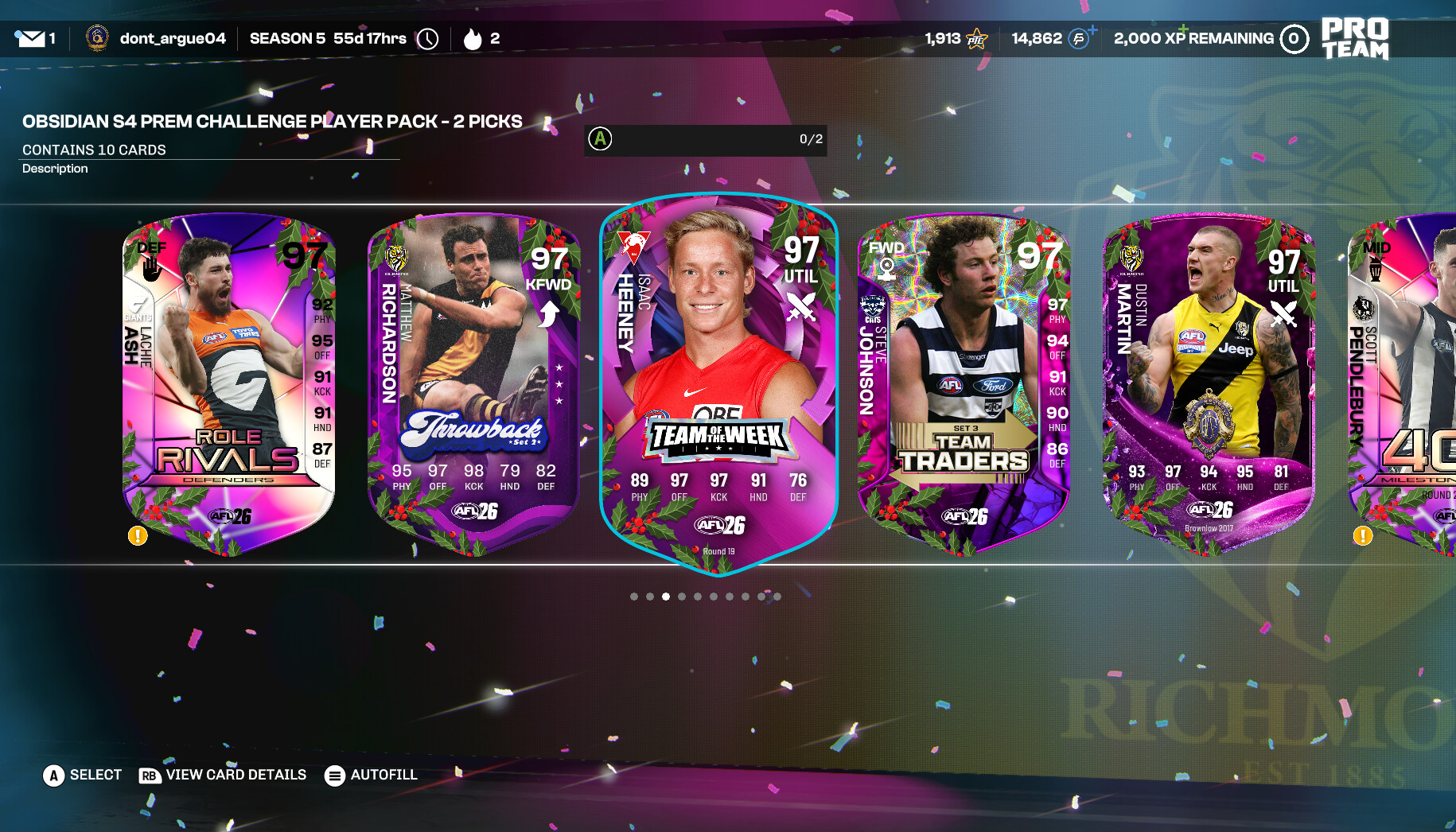Pick the Isaac Heeney Team of the Week card
Viewport: 1456px width, 832px height.
718,382
